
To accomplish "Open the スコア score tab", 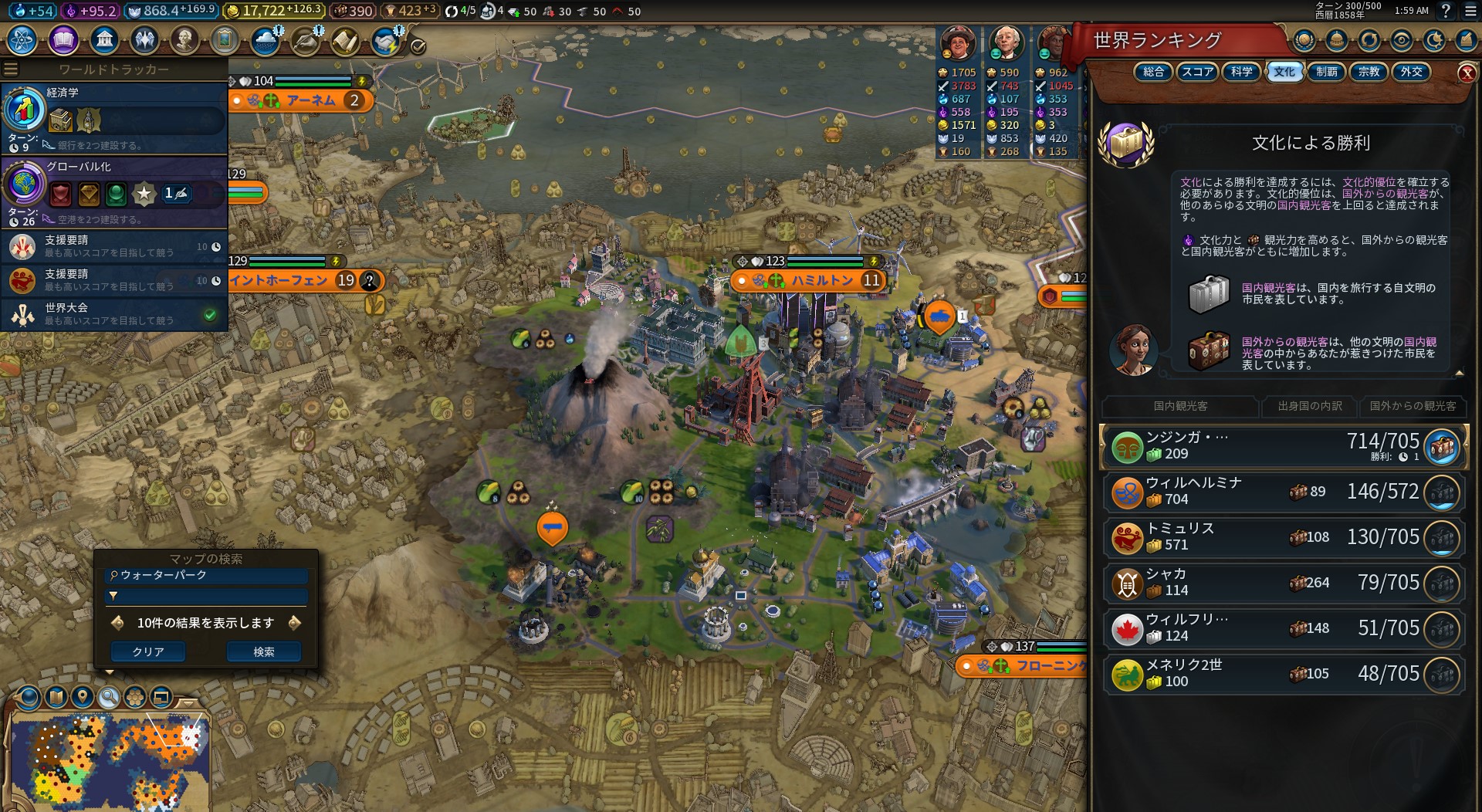I will point(1197,72).
